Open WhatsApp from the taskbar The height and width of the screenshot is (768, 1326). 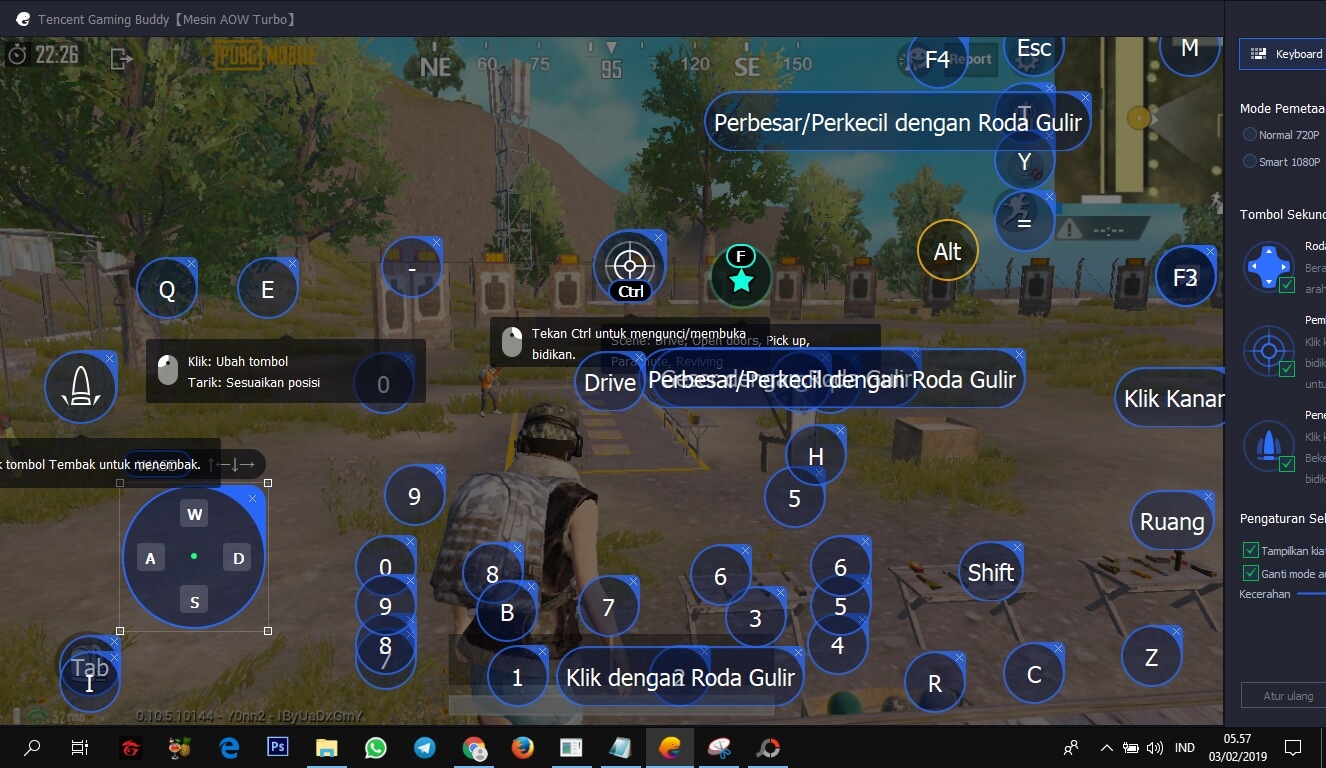pyautogui.click(x=375, y=747)
